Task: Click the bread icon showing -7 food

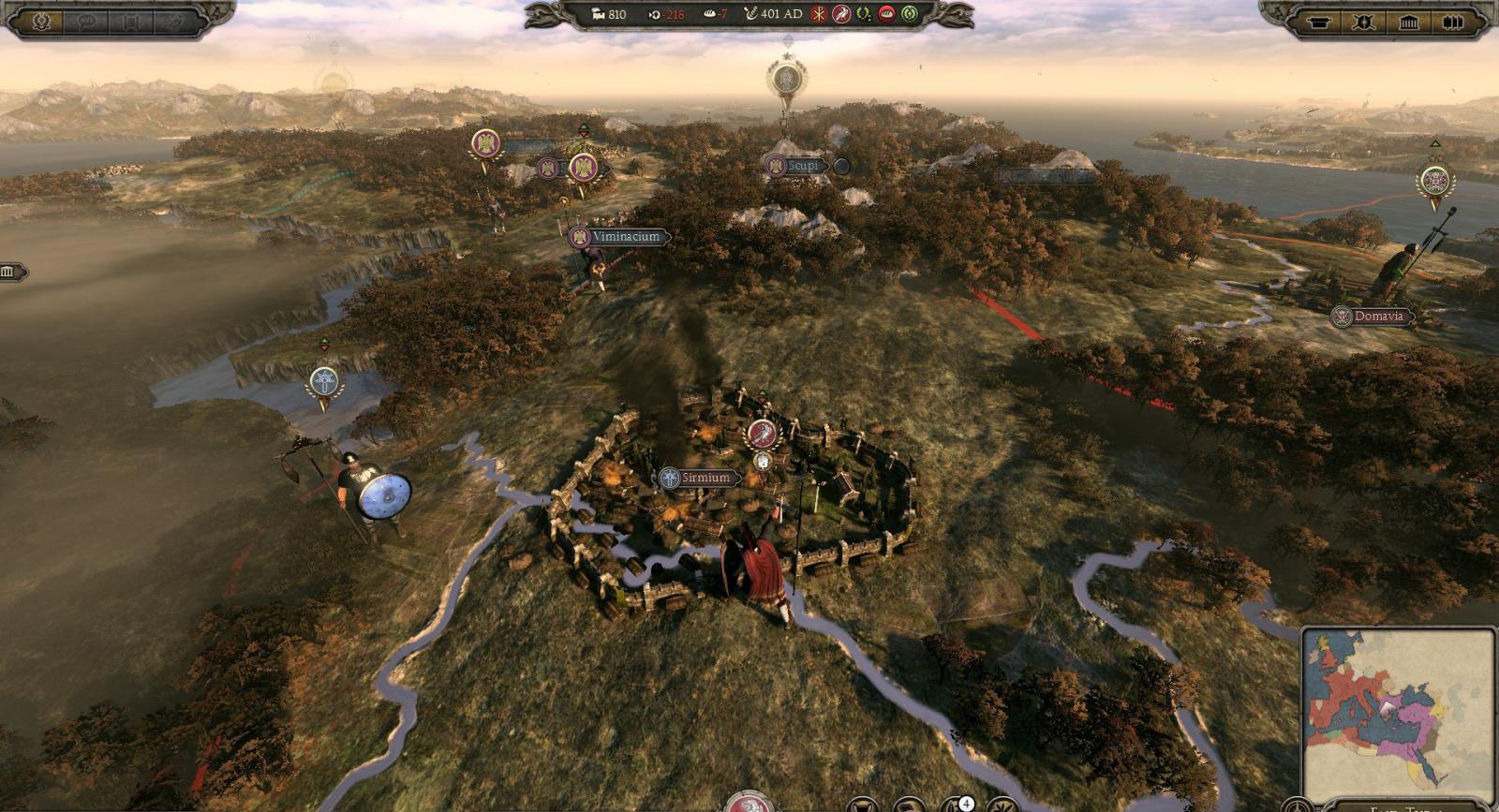Action: [x=710, y=14]
